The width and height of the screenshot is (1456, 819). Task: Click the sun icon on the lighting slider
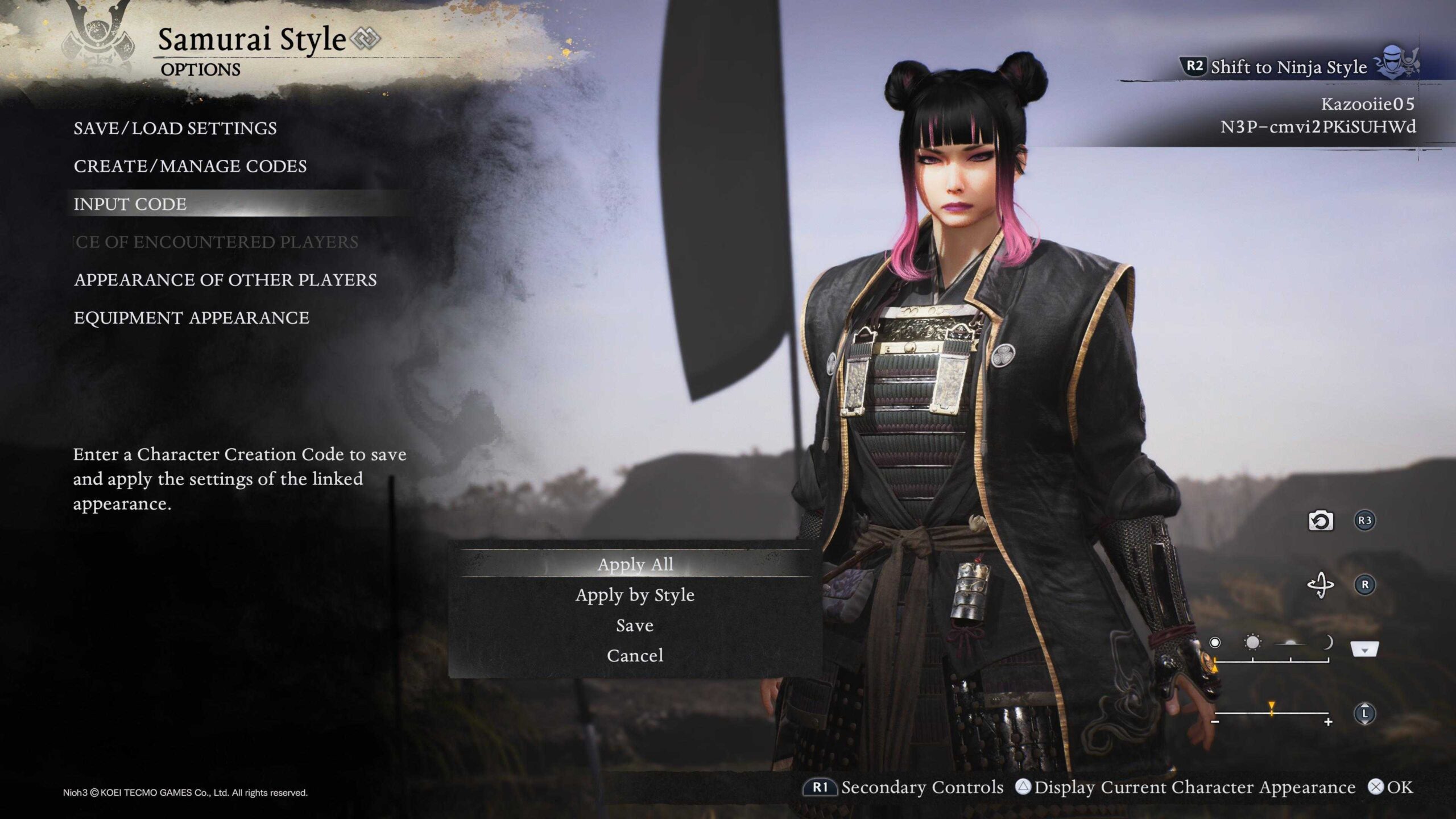coord(1252,643)
